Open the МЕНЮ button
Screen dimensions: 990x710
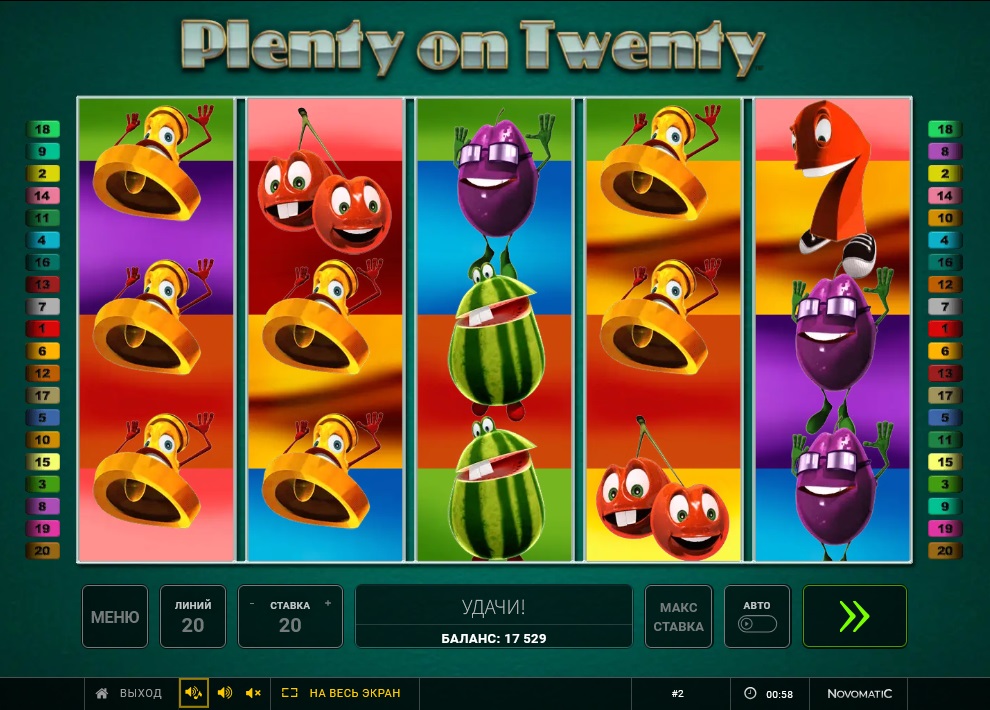pyautogui.click(x=115, y=617)
